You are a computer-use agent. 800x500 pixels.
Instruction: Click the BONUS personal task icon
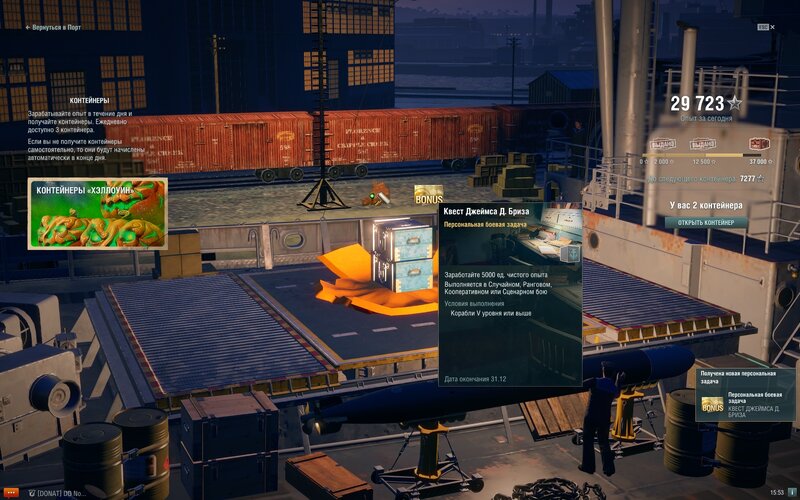(x=429, y=194)
